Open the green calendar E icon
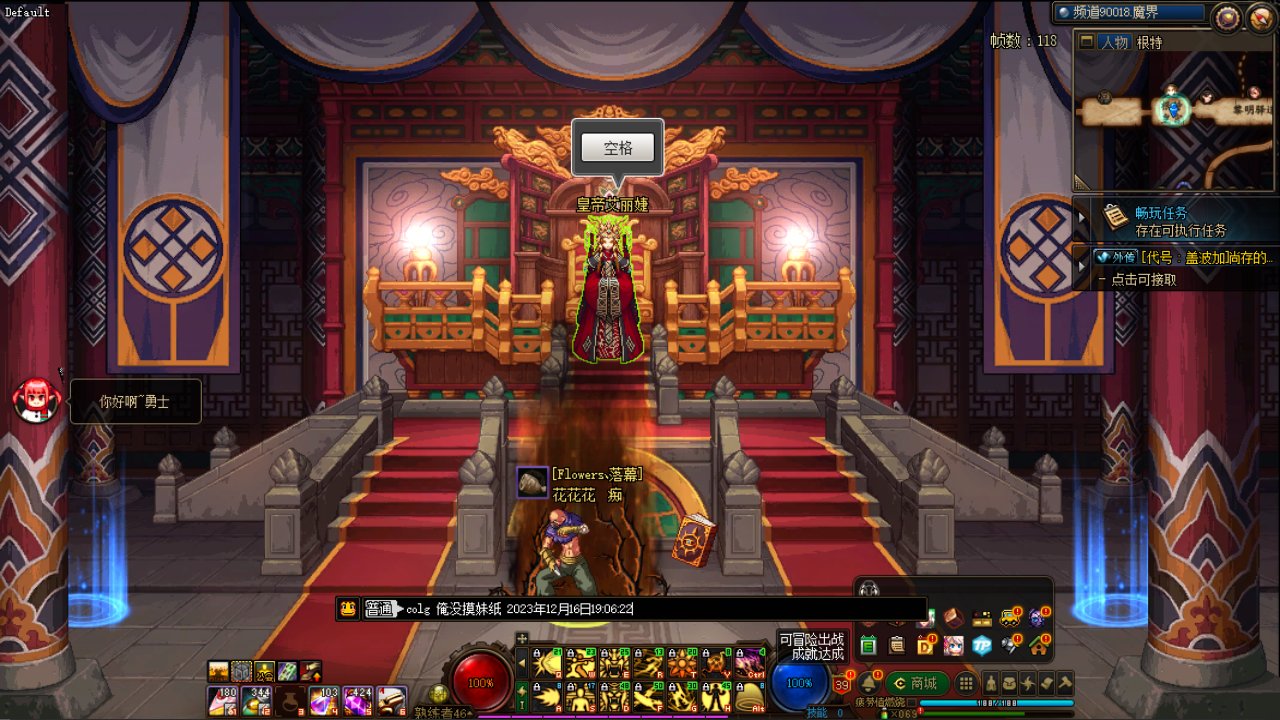The image size is (1280, 720). (x=868, y=645)
